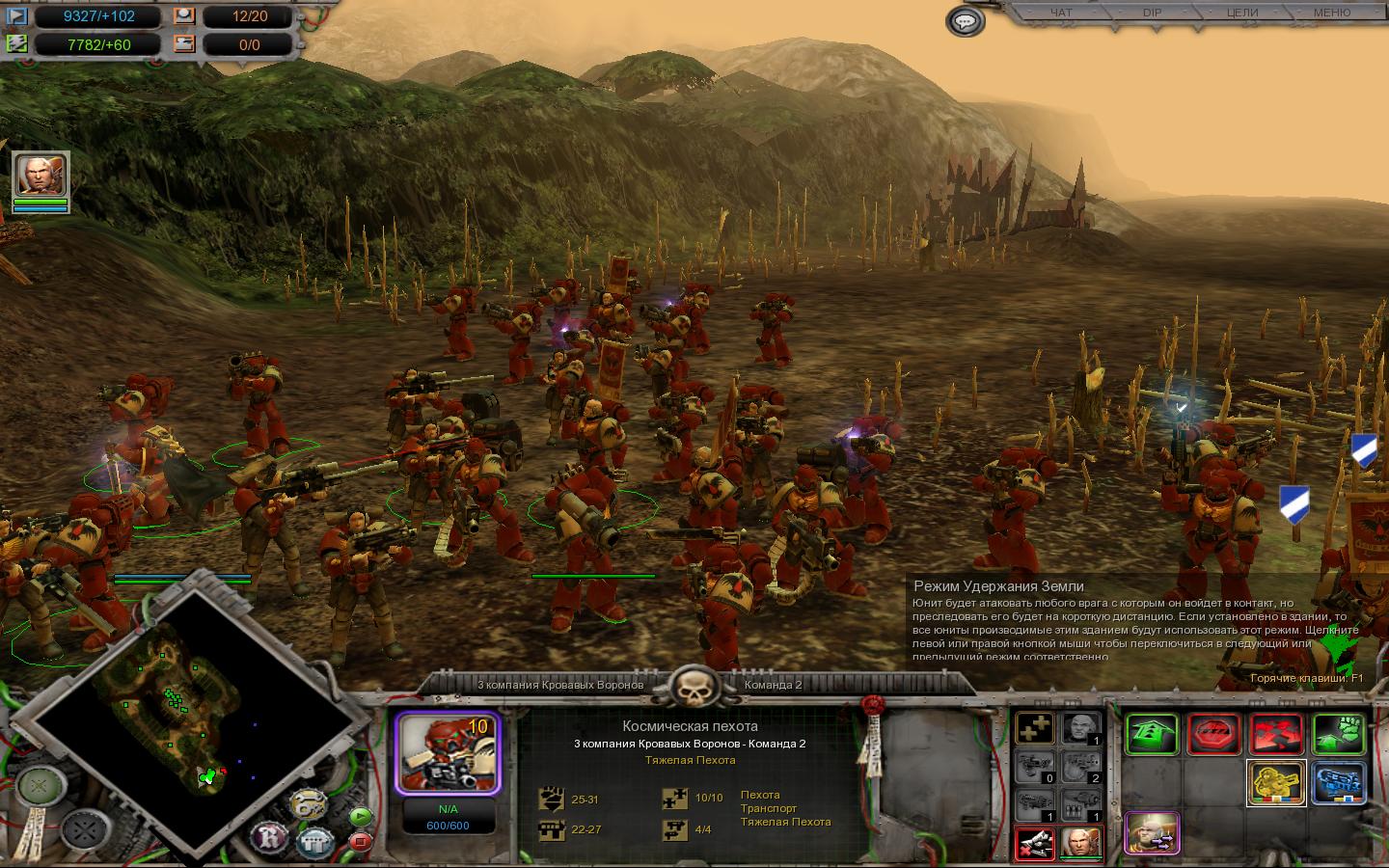
Task: Toggle the blue bolter ranged-mode icon
Action: 1339,782
